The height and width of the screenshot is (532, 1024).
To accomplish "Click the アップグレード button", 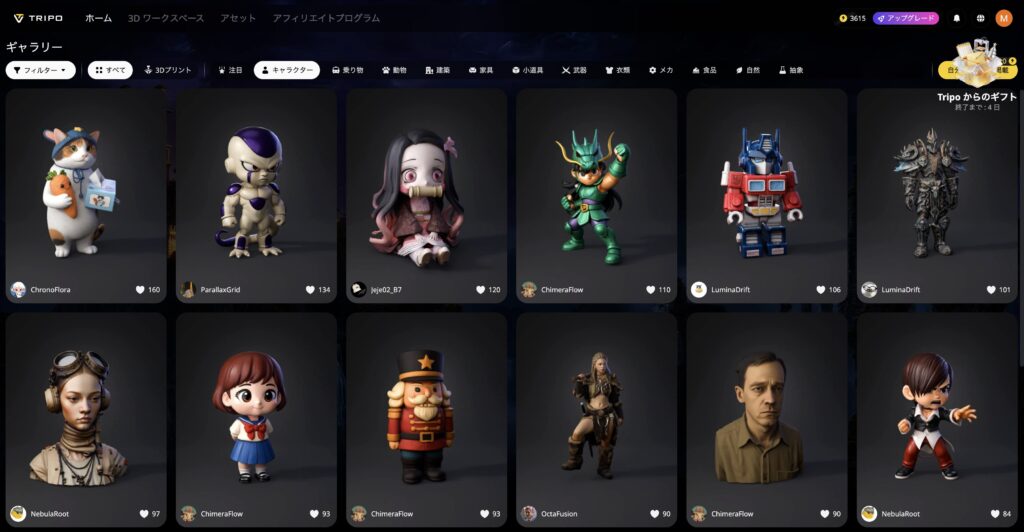I will point(906,18).
